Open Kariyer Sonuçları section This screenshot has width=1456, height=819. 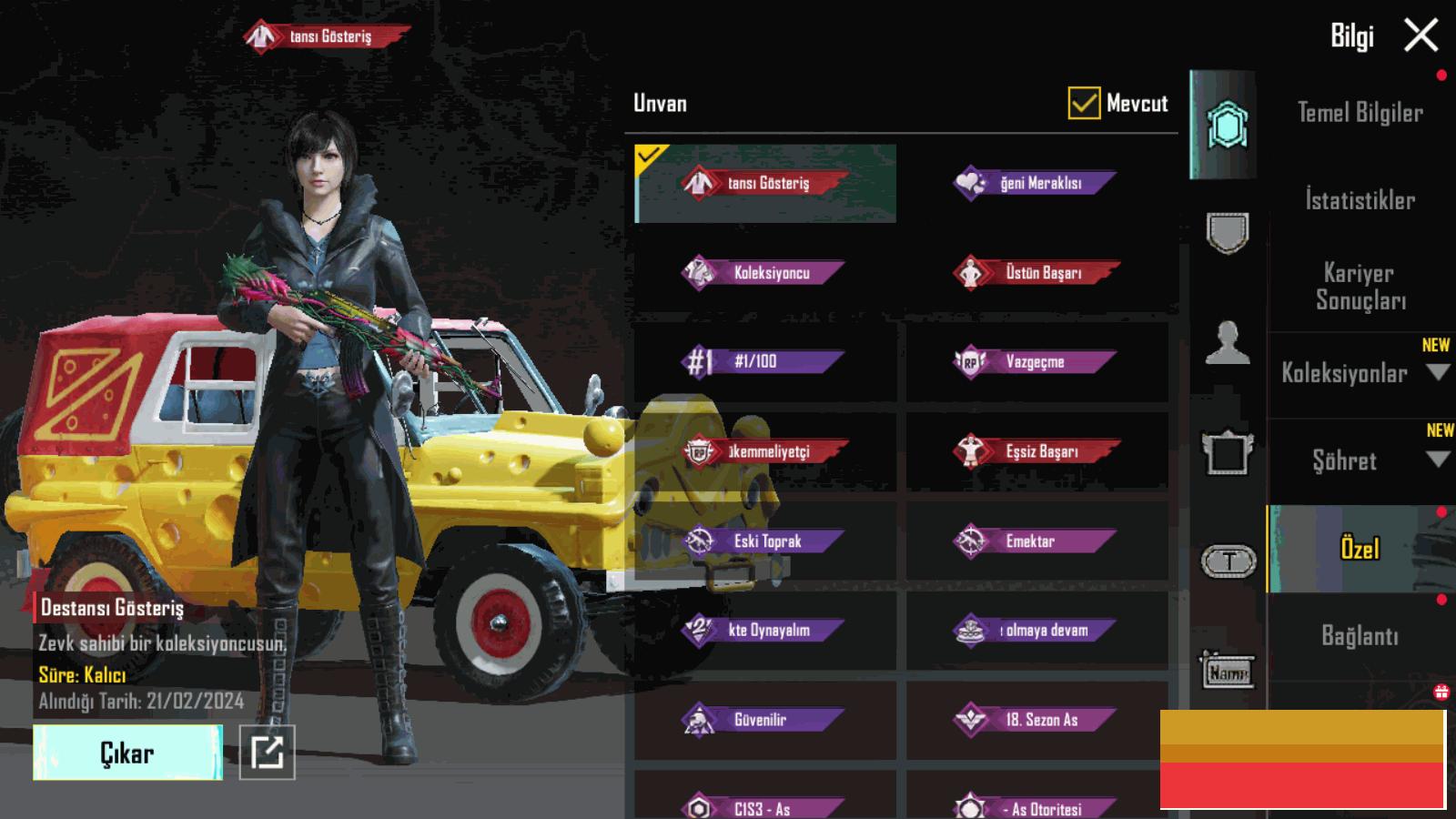click(1360, 286)
